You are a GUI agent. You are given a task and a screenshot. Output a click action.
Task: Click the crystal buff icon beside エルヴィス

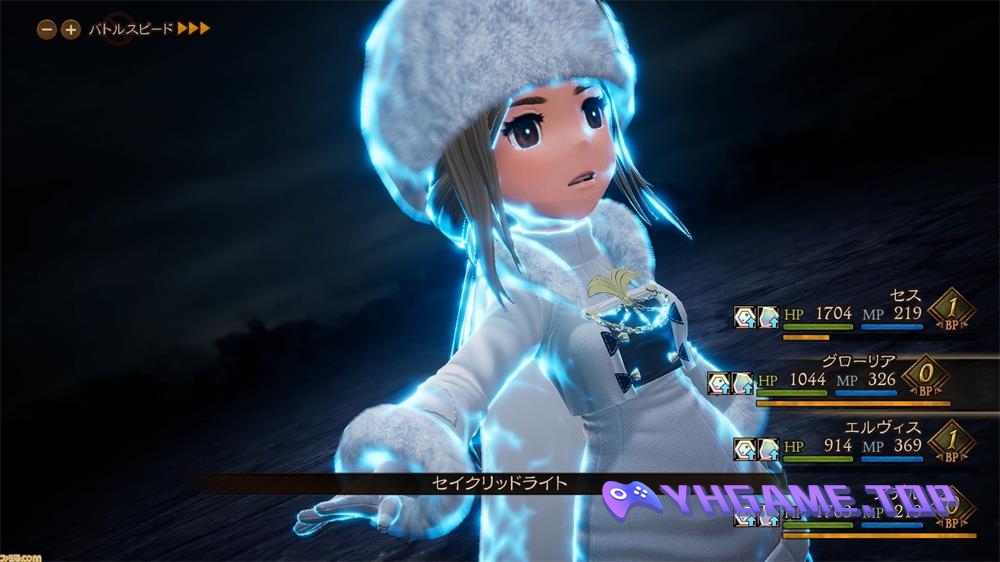(768, 448)
